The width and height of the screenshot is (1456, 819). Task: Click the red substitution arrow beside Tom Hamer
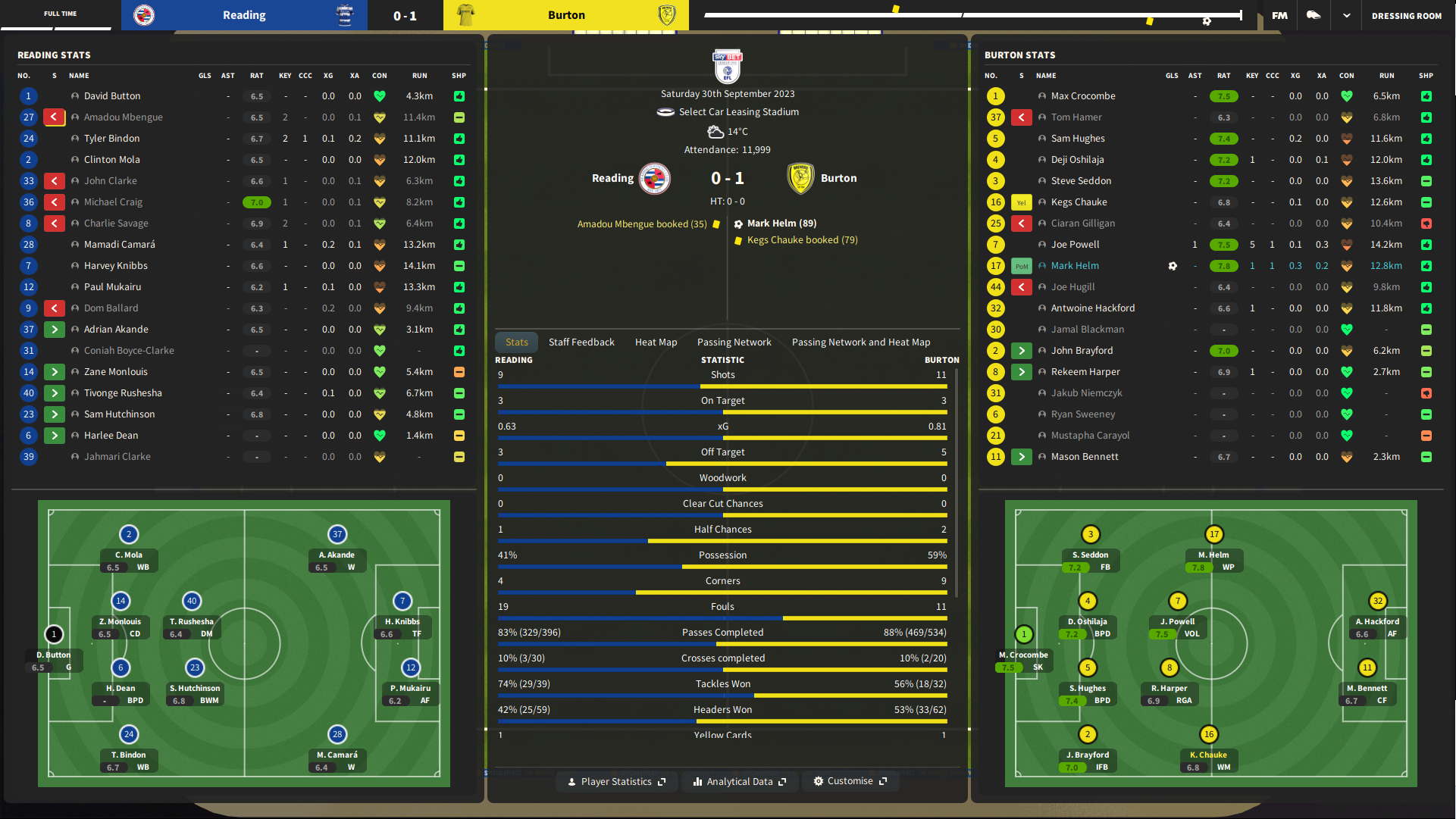(x=1022, y=117)
